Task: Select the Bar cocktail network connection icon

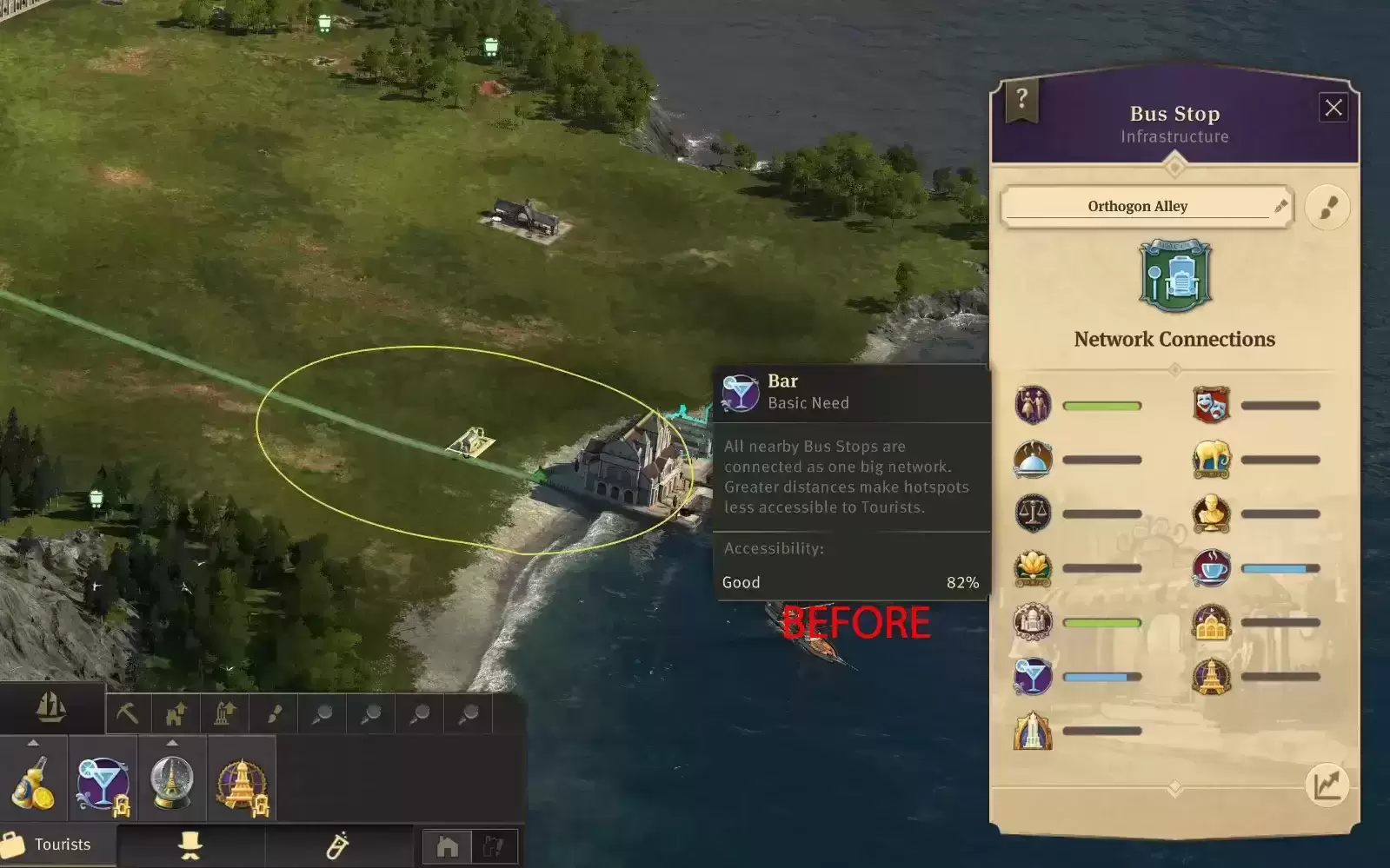Action: 1033,677
